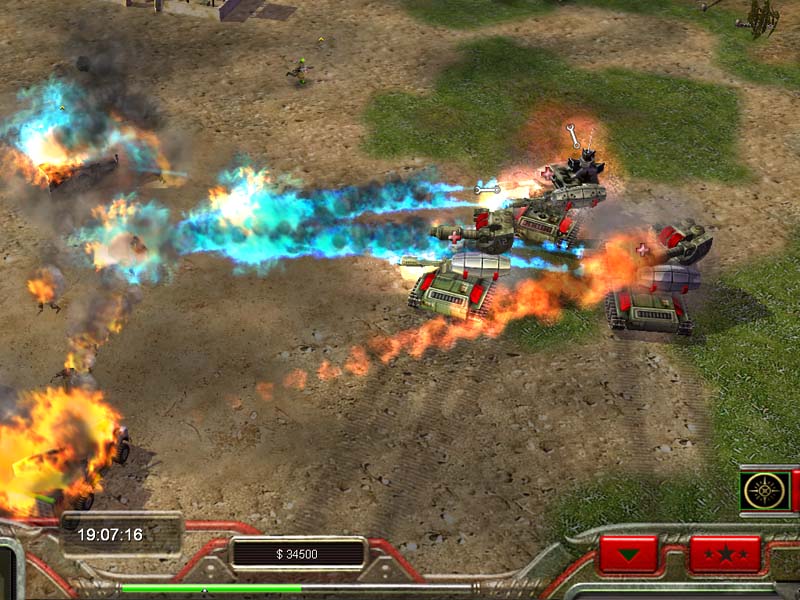This screenshot has height=600, width=800.
Task: Click the red down-arrow control bar button
Action: [x=628, y=553]
